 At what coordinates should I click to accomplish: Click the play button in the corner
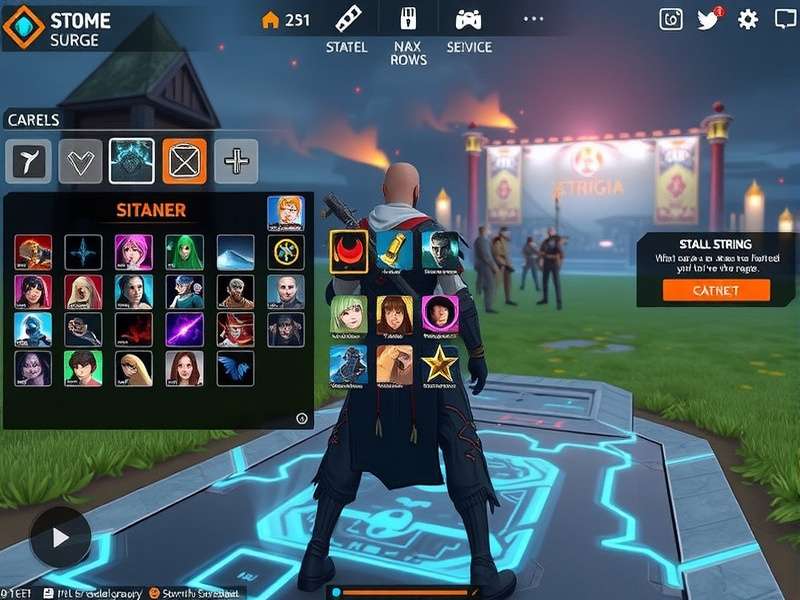click(x=60, y=537)
